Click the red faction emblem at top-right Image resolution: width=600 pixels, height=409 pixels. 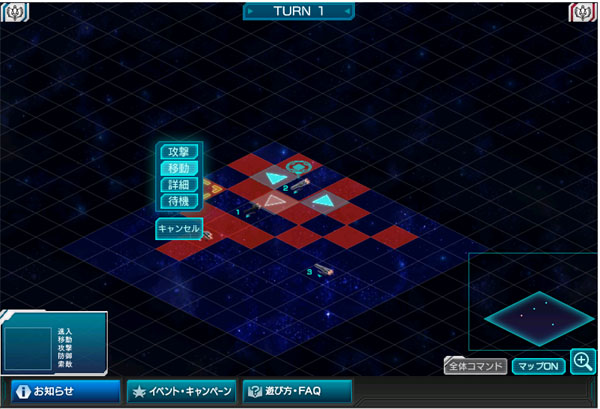[583, 11]
